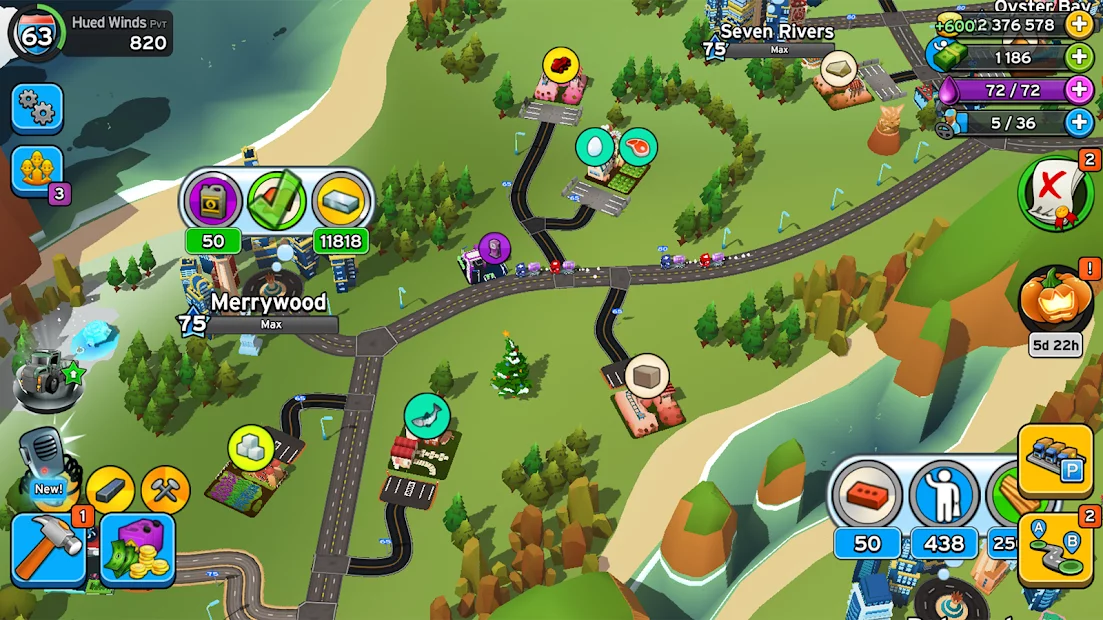1103x620 pixels.
Task: Open the pumpkin Halloween event
Action: 1055,300
